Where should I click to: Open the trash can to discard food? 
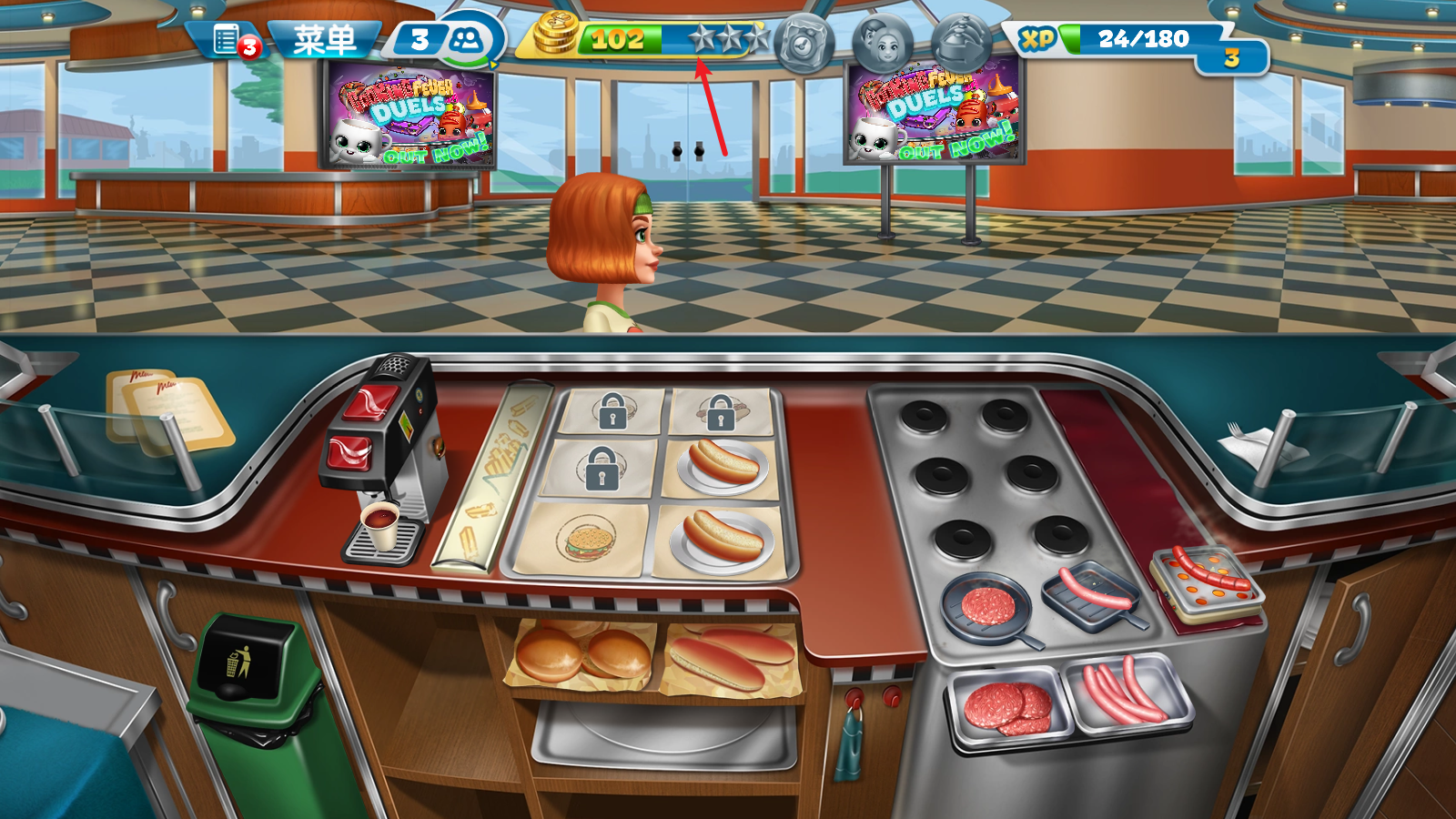pyautogui.click(x=241, y=673)
